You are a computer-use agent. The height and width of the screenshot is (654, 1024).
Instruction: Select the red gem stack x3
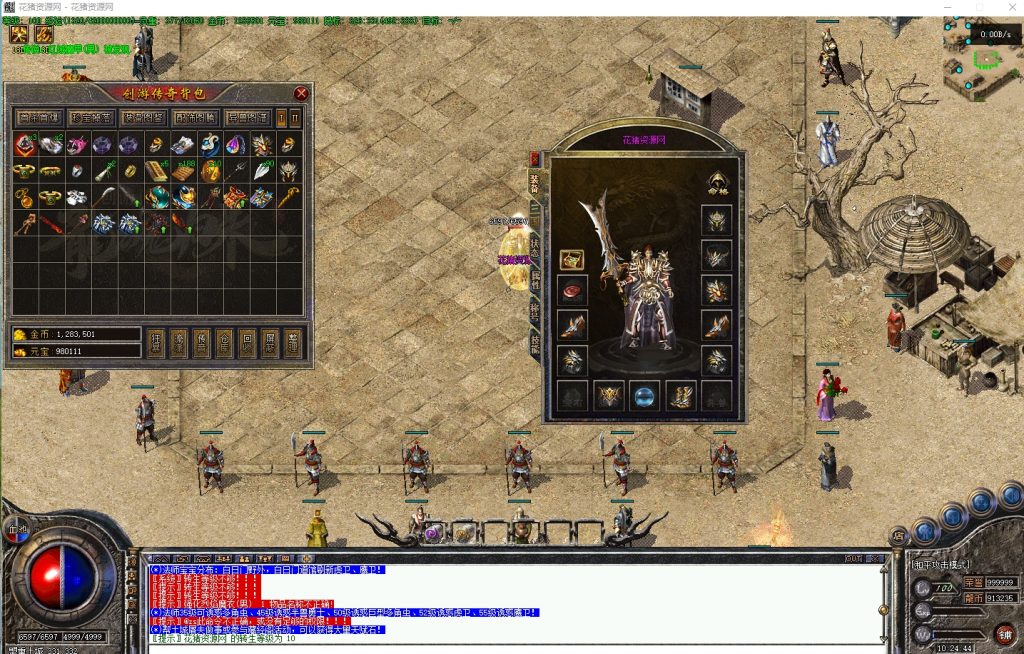(x=25, y=145)
